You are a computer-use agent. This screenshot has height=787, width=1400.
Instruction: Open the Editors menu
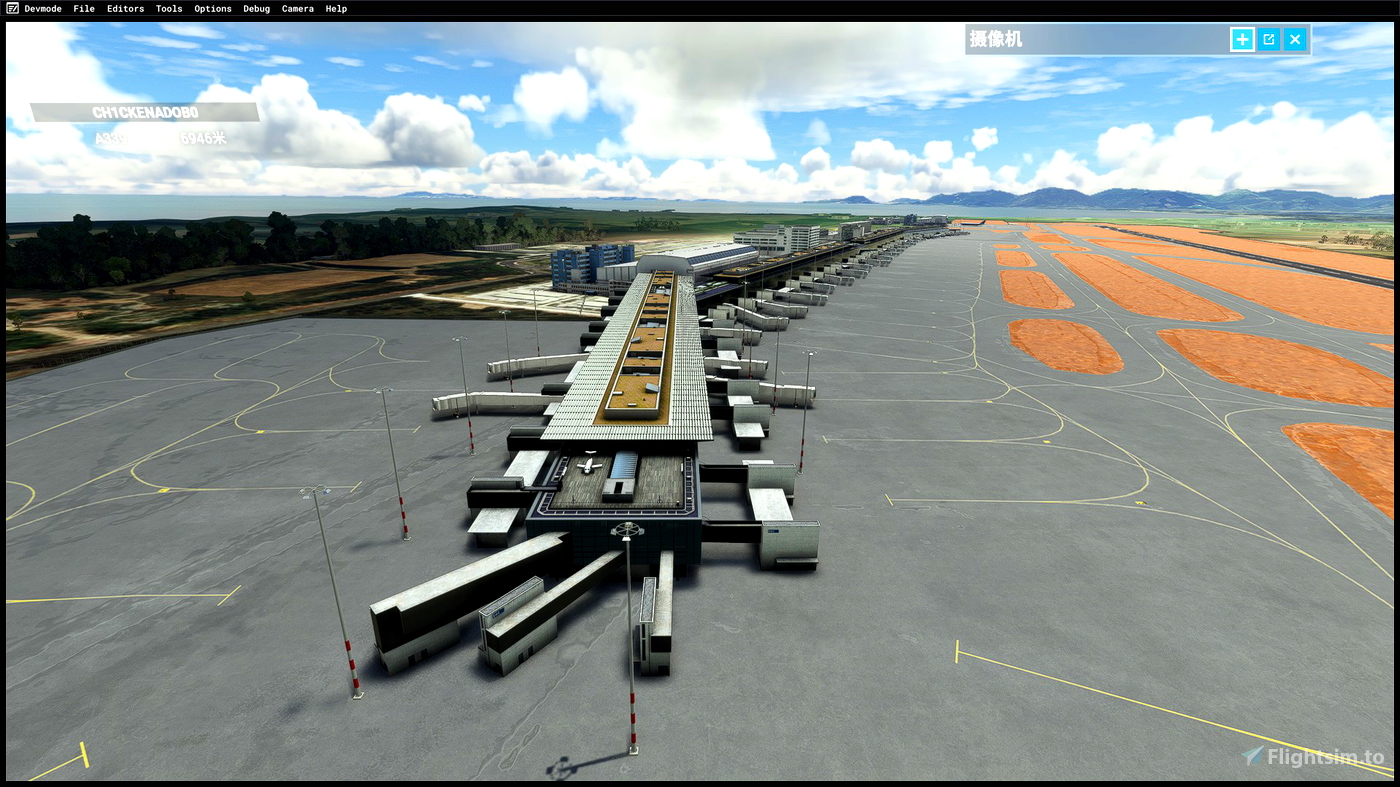[125, 8]
